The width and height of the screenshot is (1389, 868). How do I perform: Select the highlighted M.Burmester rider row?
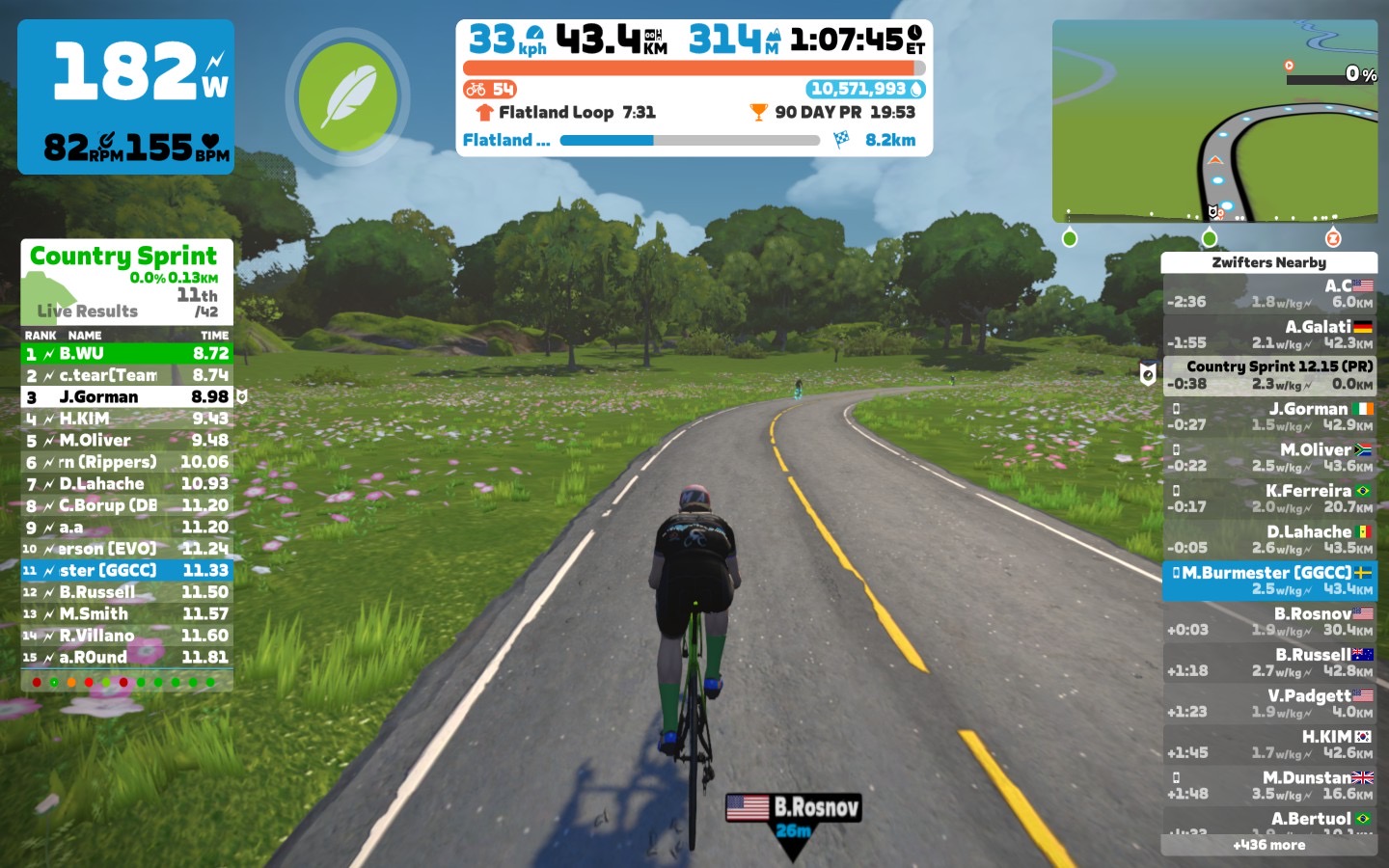click(1268, 581)
